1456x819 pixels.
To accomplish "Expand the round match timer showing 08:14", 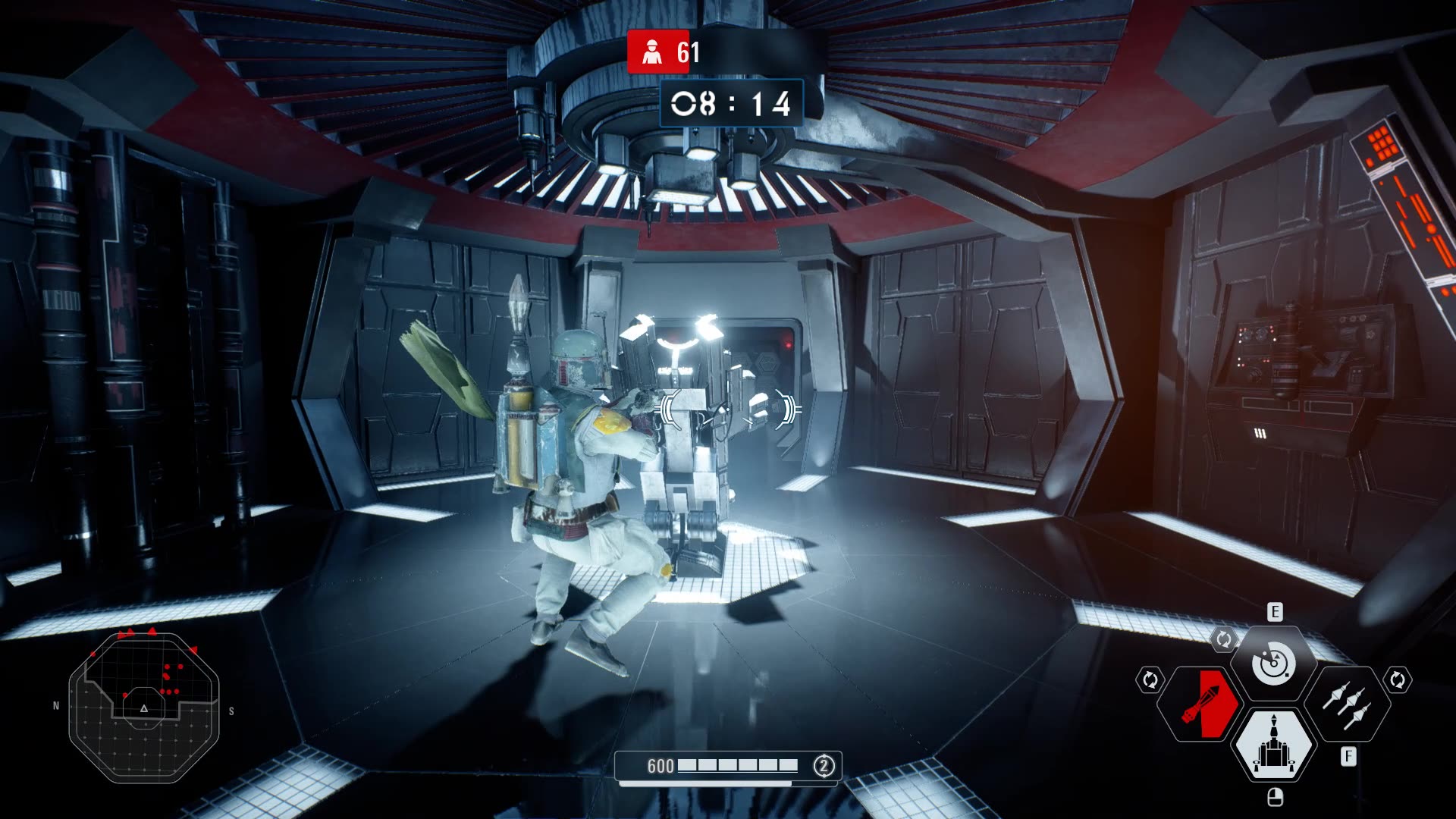I will (732, 101).
